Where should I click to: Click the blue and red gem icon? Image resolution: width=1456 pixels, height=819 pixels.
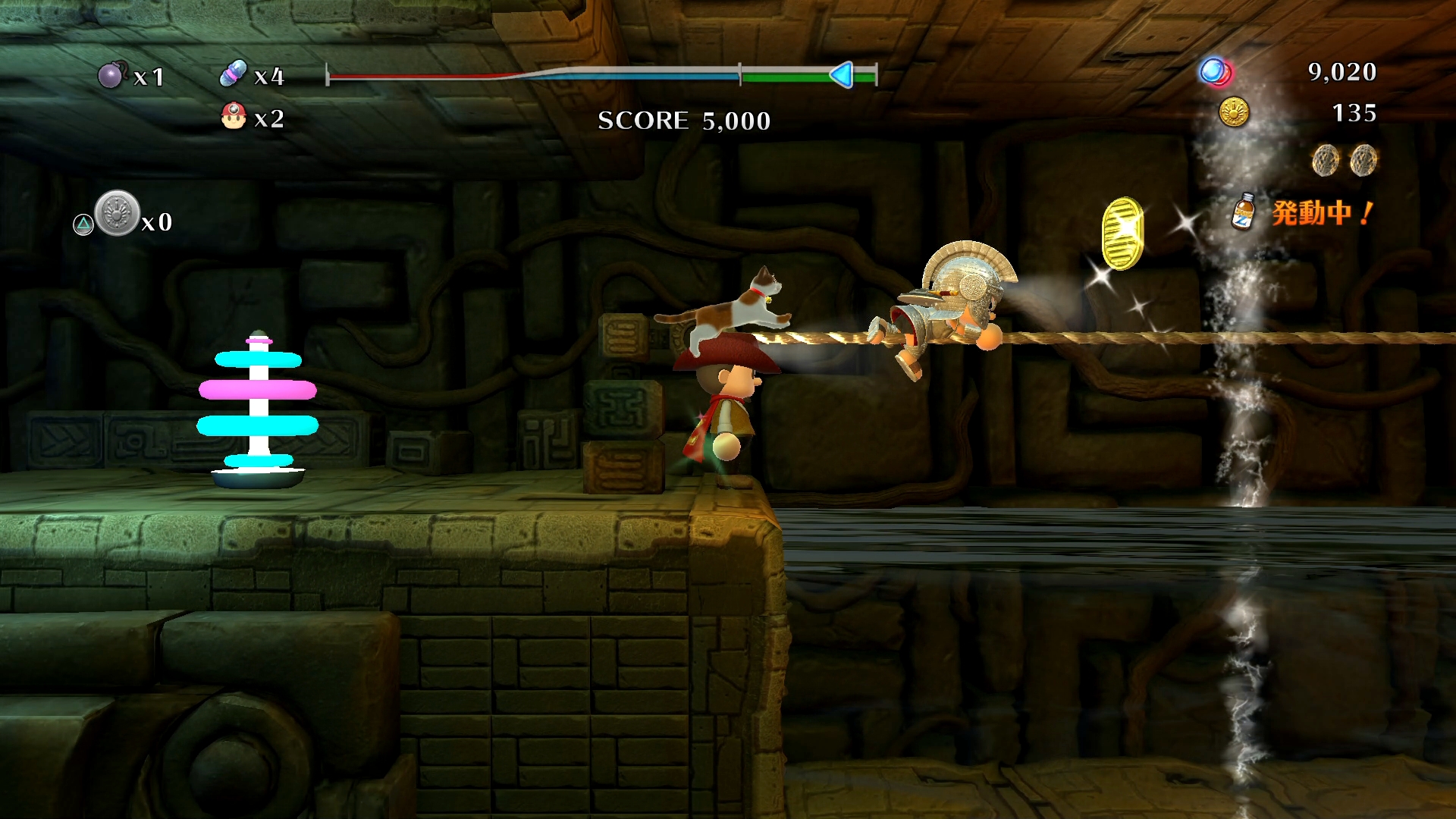coord(1216,72)
